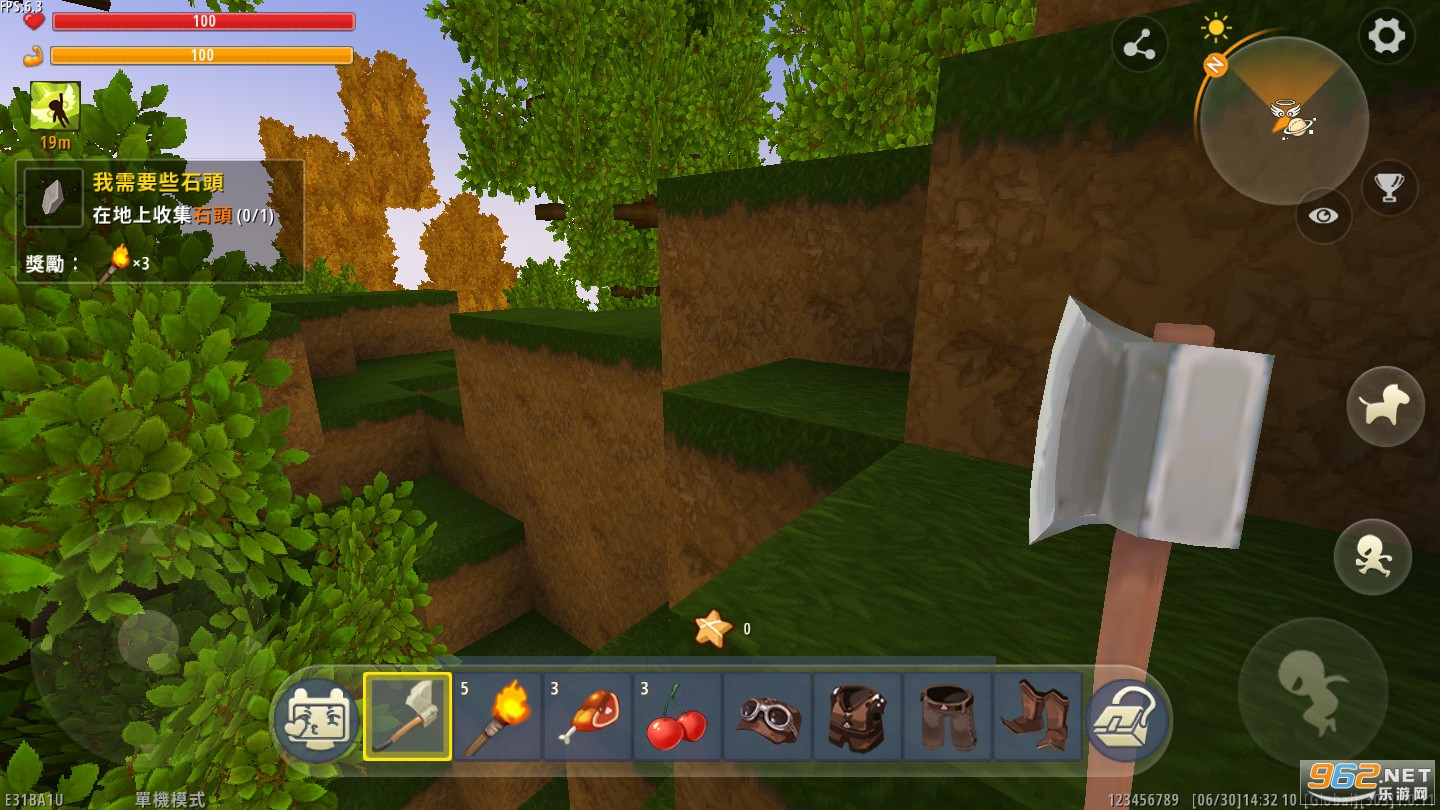Open the circular compass minimap

pyautogui.click(x=1284, y=120)
